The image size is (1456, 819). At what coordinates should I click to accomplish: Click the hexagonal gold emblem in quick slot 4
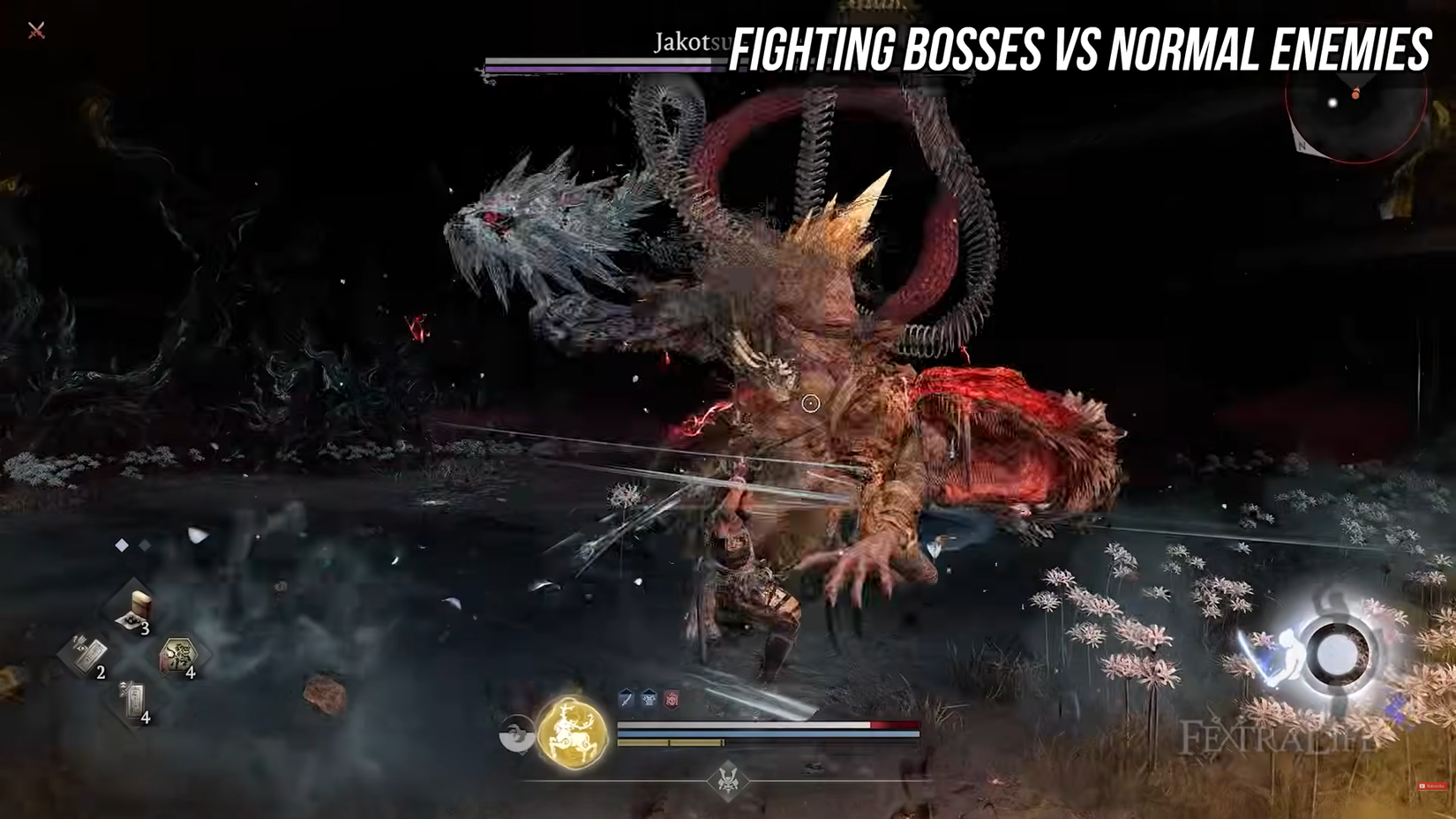pyautogui.click(x=179, y=656)
